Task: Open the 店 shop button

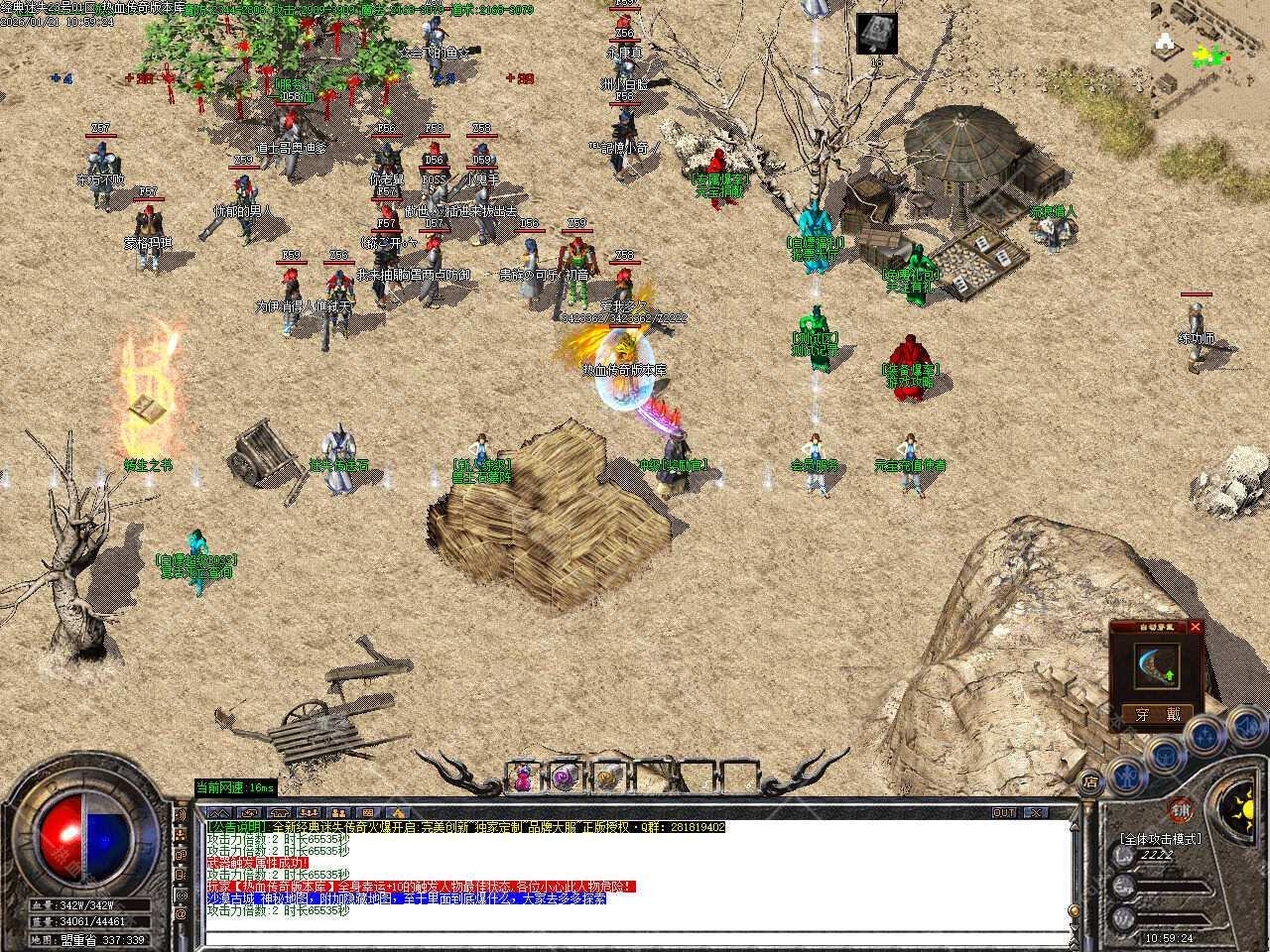Action: [1089, 782]
